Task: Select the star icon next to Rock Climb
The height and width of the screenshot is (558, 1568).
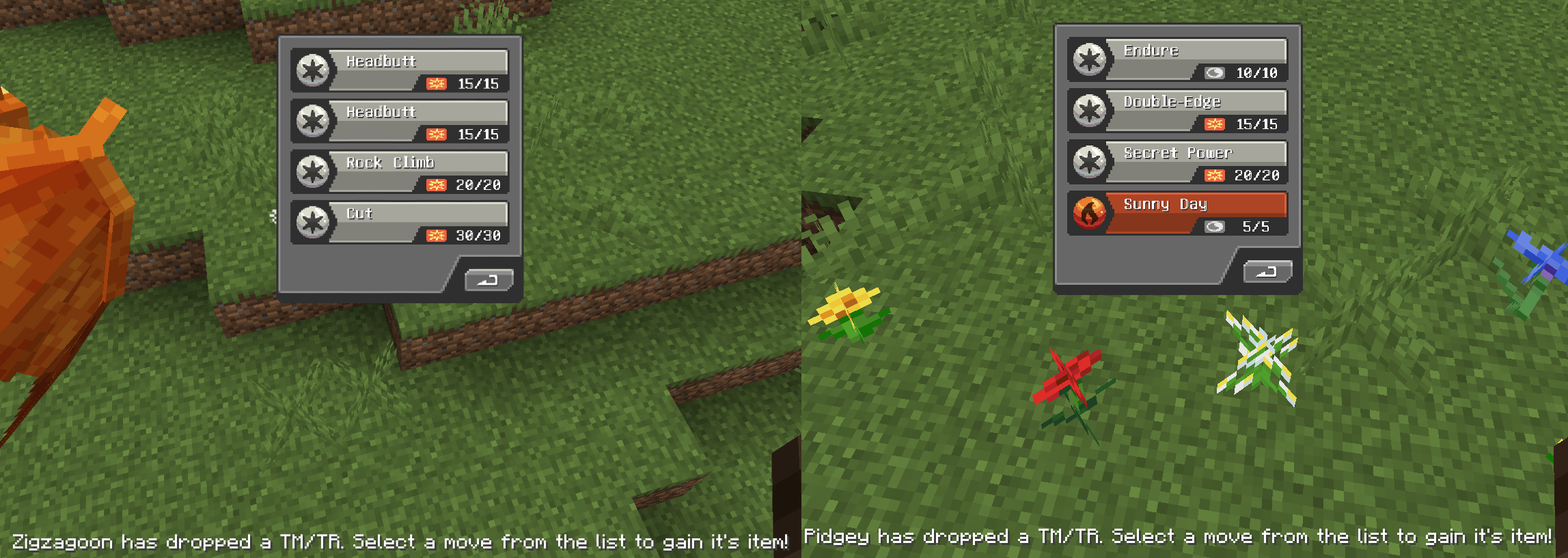Action: [x=312, y=171]
